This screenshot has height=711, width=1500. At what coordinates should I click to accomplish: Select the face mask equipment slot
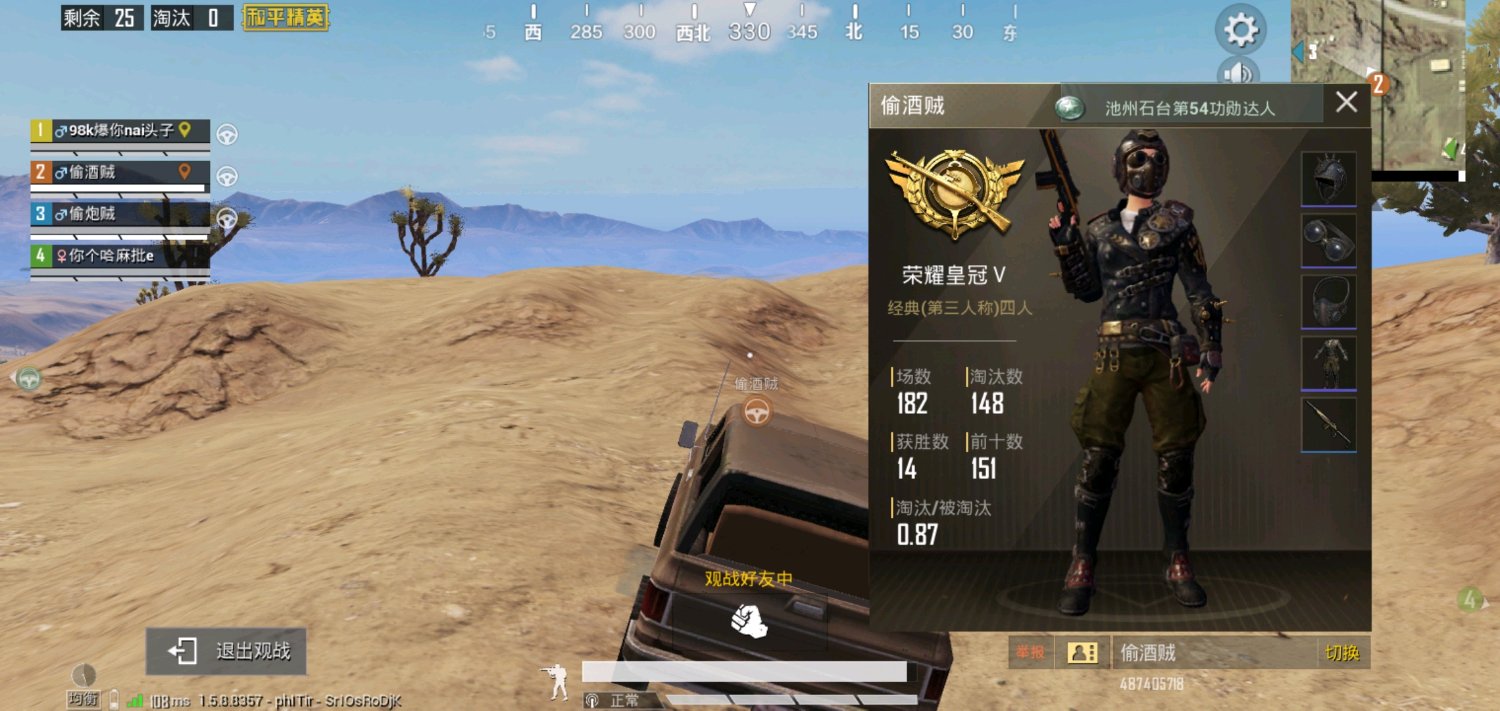coord(1329,301)
